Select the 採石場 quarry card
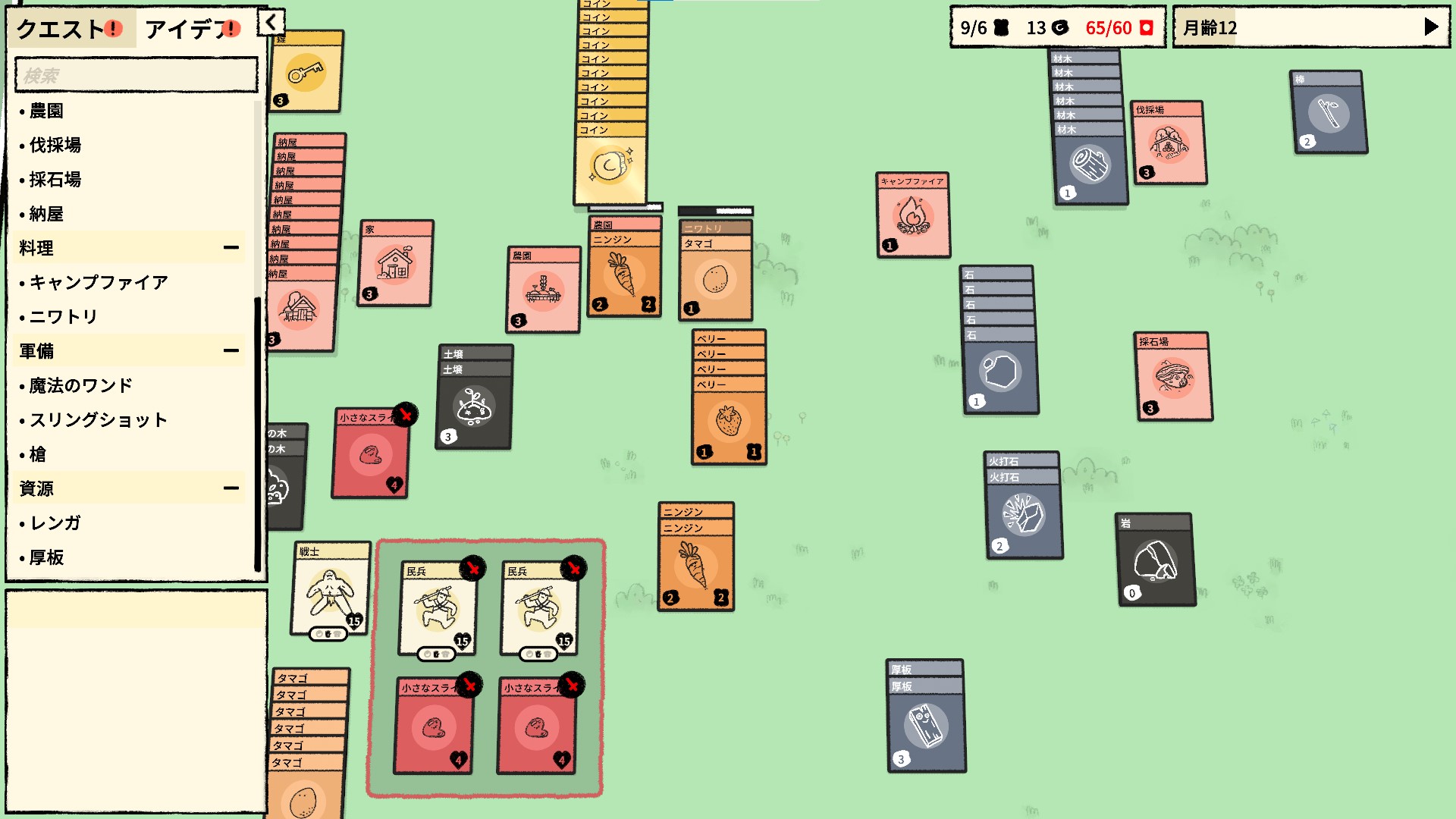Viewport: 1456px width, 819px height. (1172, 377)
